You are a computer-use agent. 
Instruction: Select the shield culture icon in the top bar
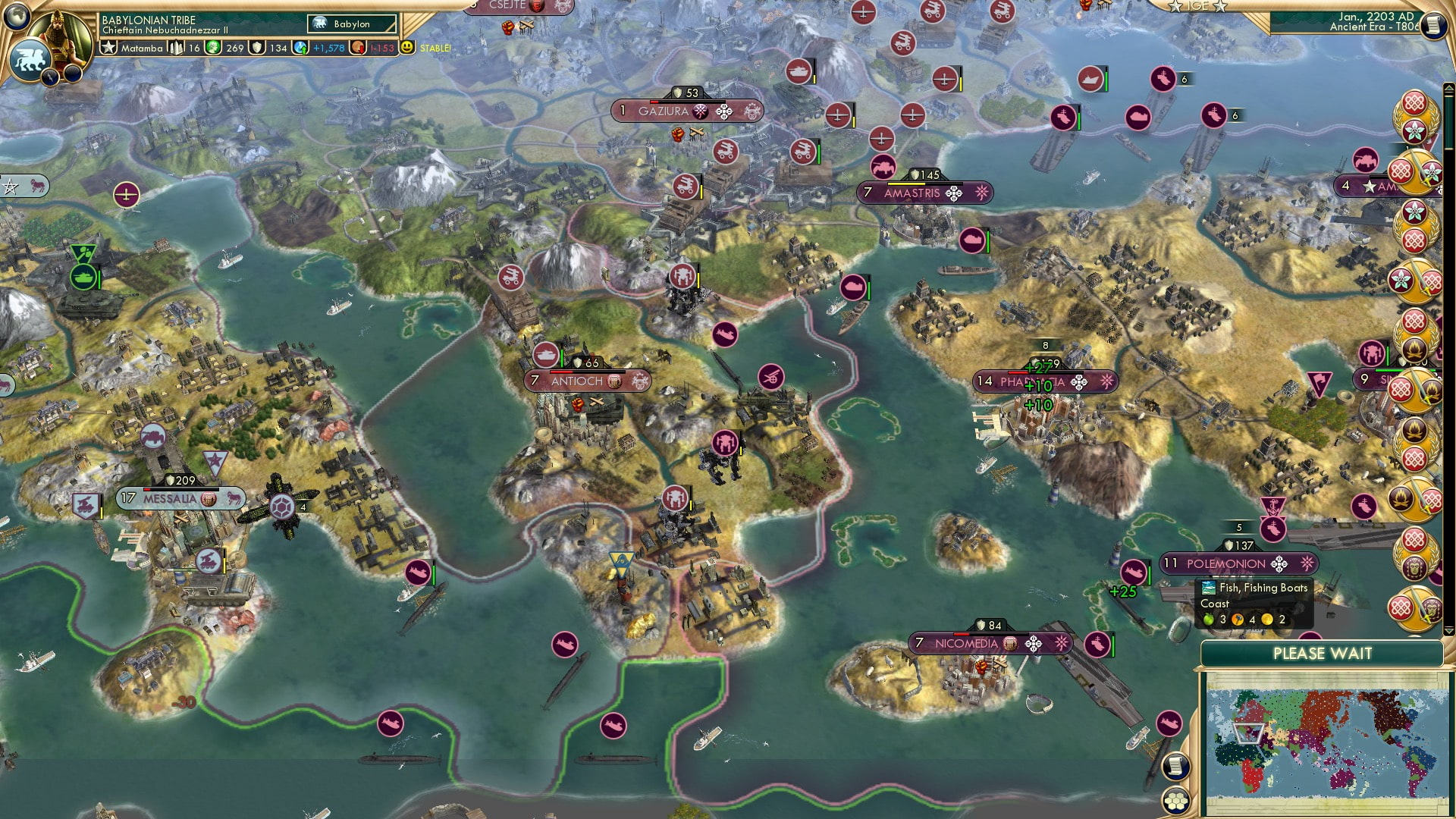258,48
